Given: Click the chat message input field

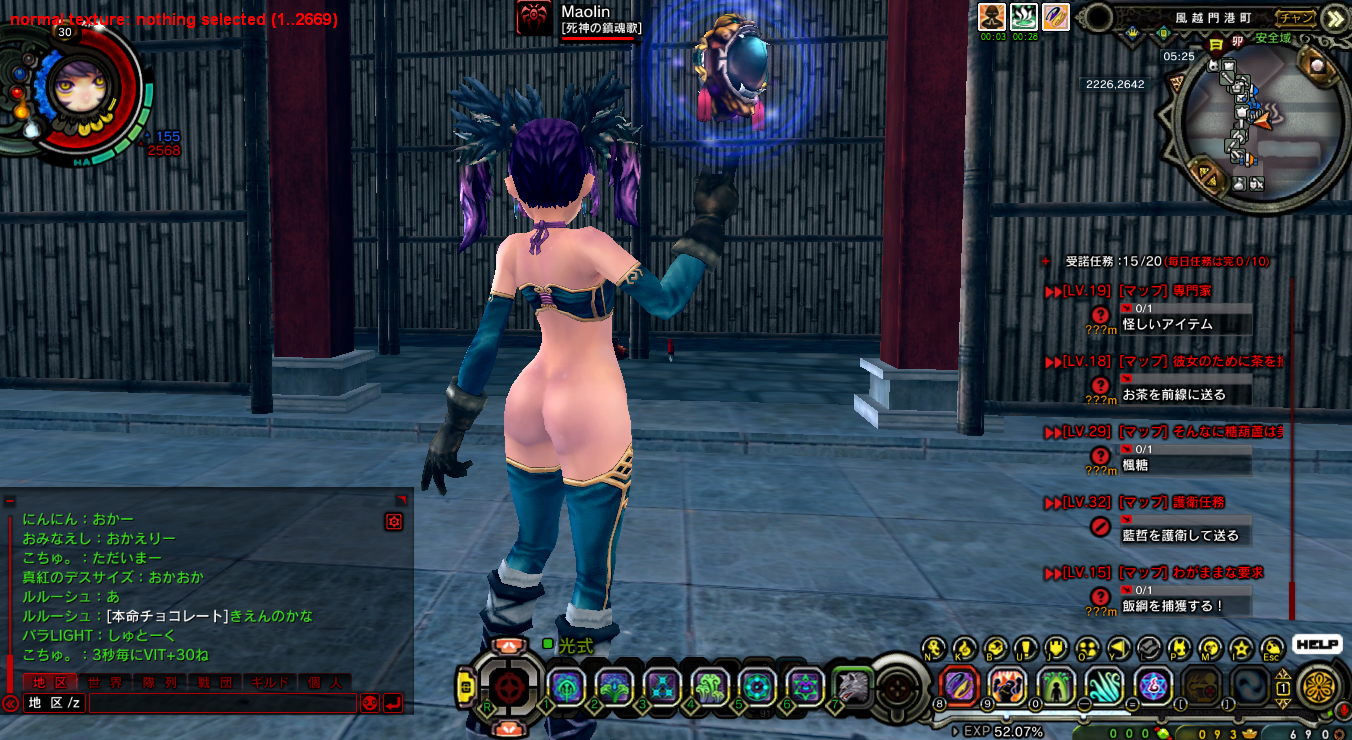Looking at the screenshot, I should pyautogui.click(x=222, y=703).
